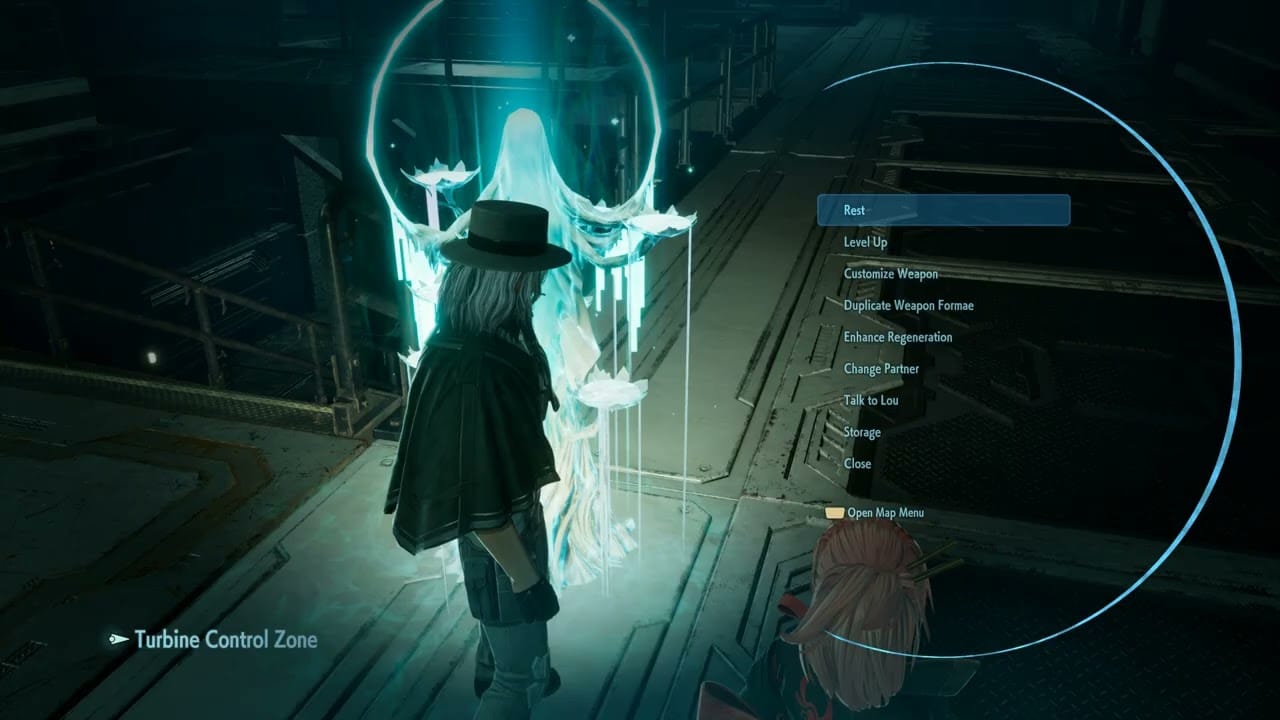The width and height of the screenshot is (1280, 720).
Task: Open Change Partner
Action: [881, 369]
